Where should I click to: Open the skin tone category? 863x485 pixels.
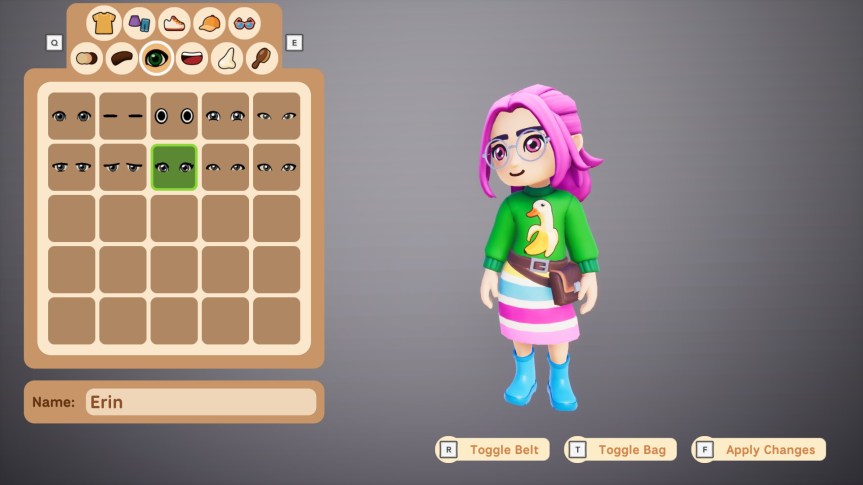(x=87, y=58)
